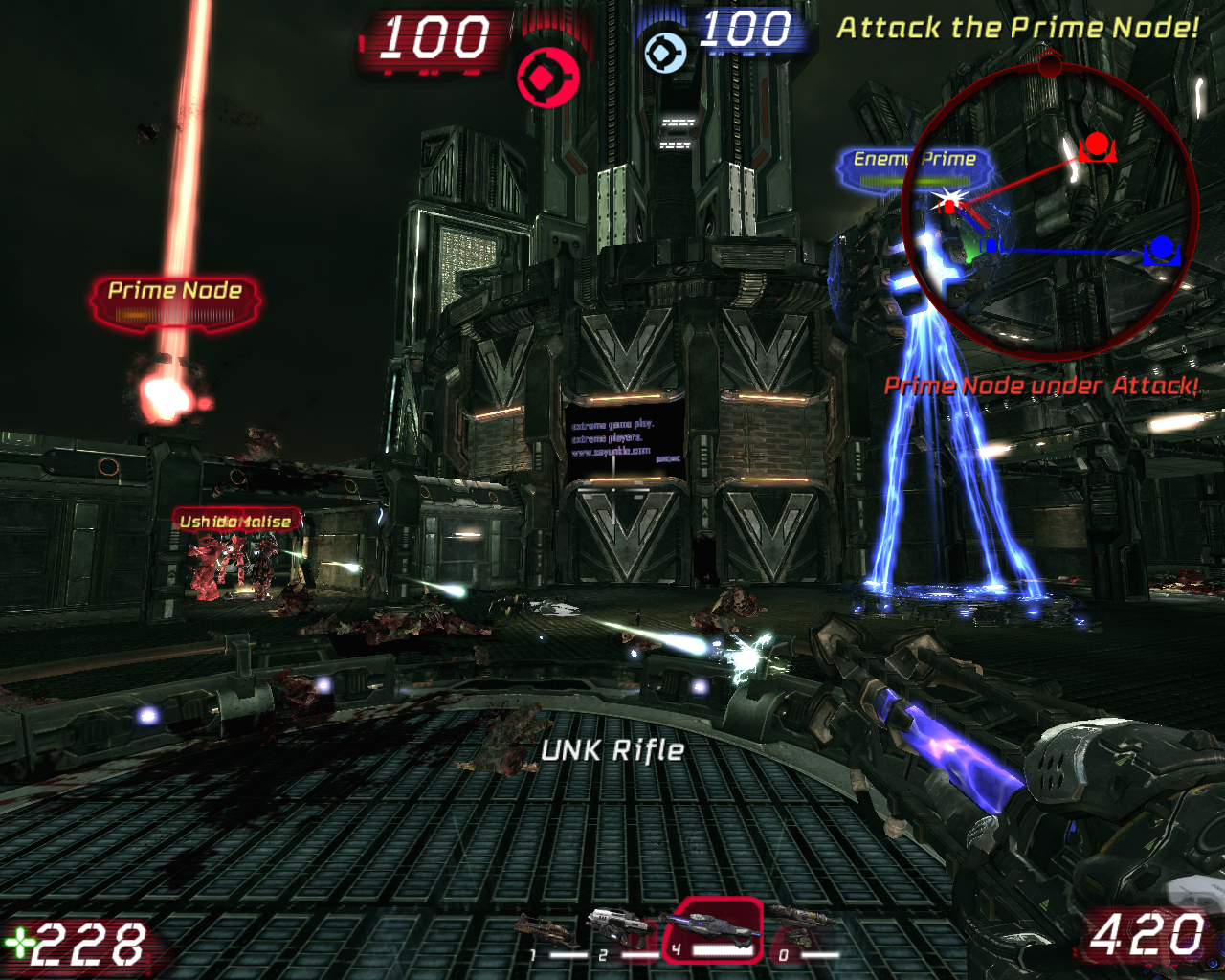1225x980 pixels.
Task: Click the Prime Node under Attack warning
Action: point(1041,387)
